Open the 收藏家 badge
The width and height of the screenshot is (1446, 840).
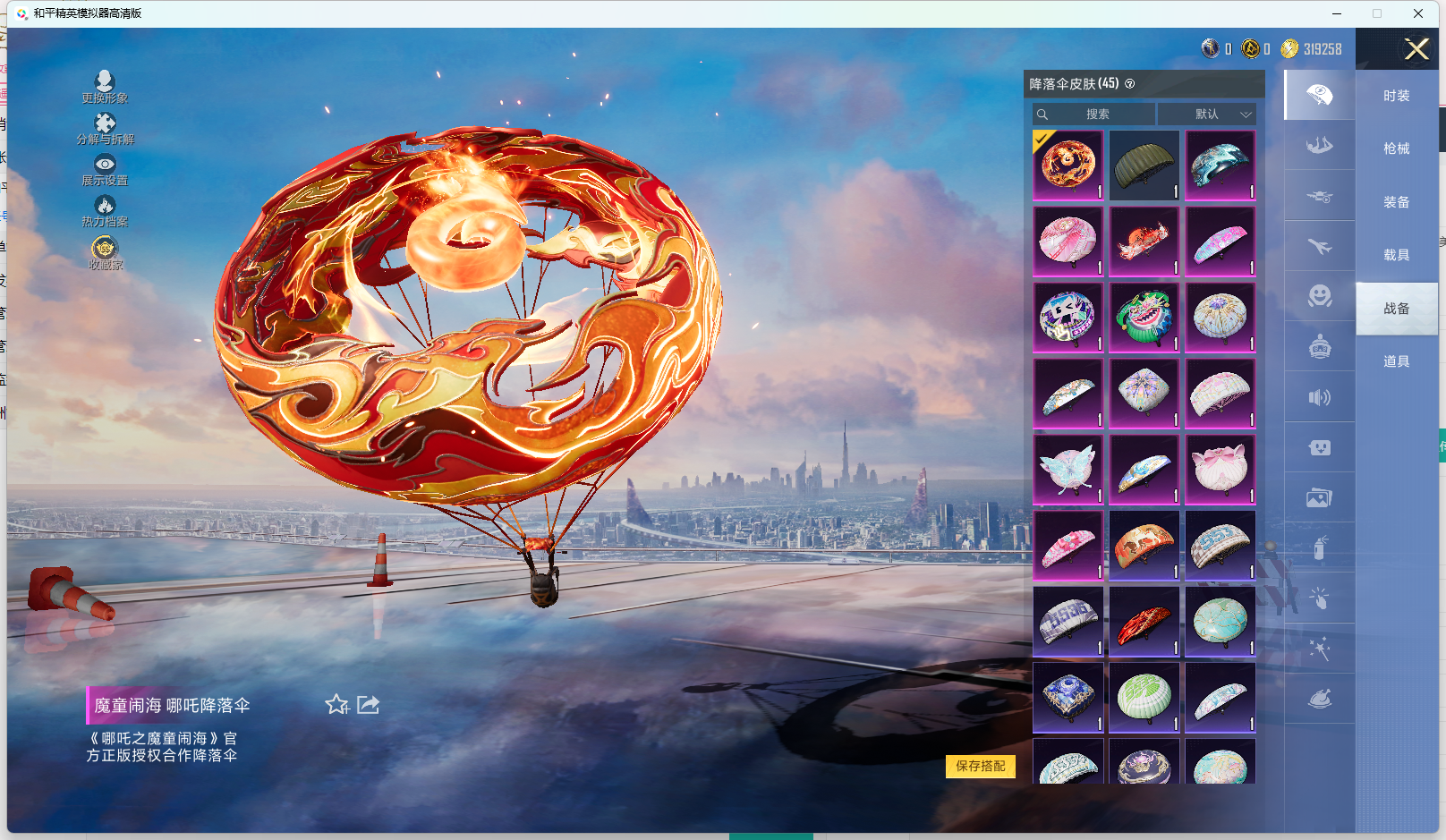coord(105,252)
